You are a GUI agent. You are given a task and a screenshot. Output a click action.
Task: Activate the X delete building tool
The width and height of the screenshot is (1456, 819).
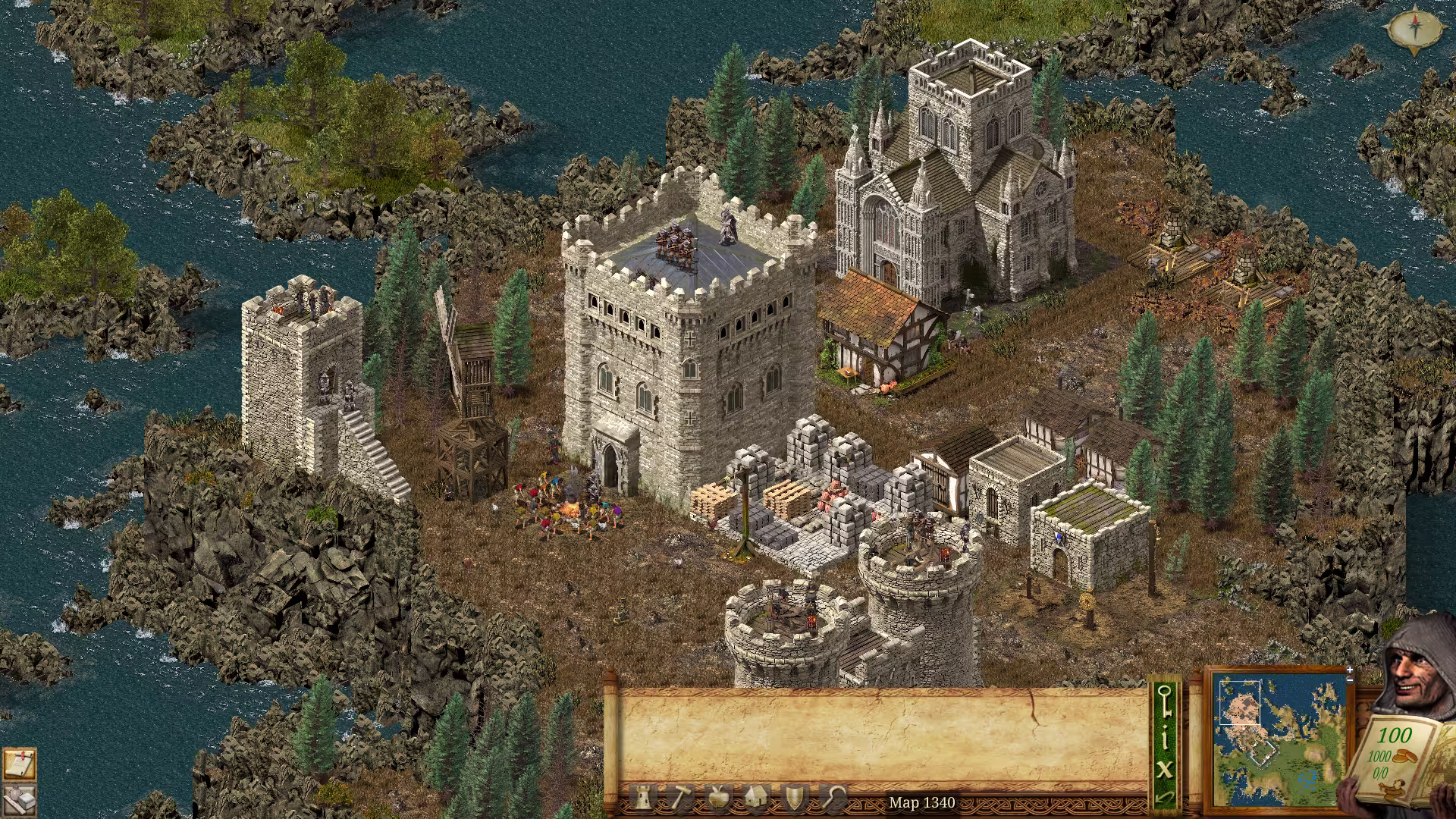[x=1166, y=769]
